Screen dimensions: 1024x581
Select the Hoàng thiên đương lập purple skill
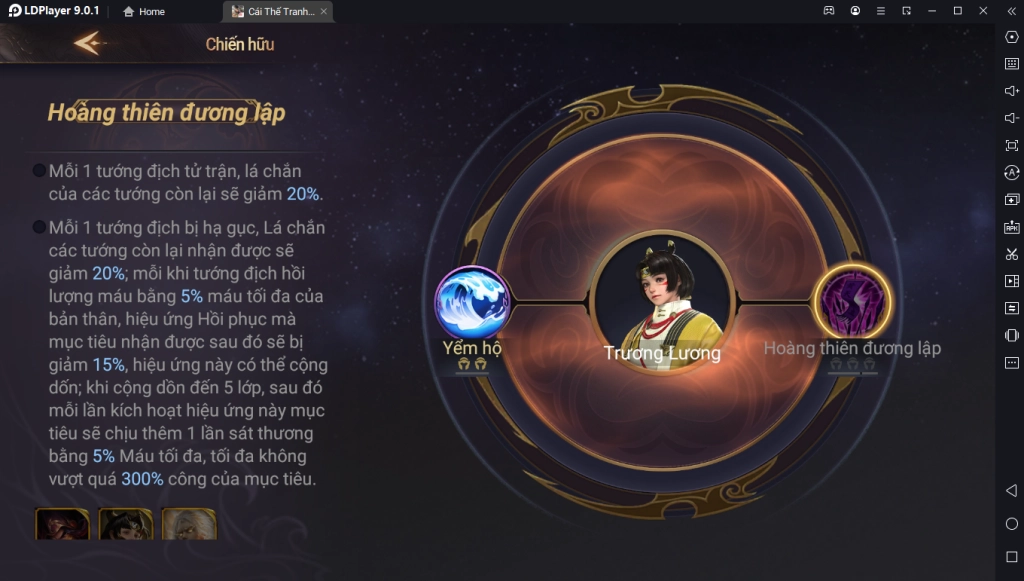pyautogui.click(x=851, y=301)
